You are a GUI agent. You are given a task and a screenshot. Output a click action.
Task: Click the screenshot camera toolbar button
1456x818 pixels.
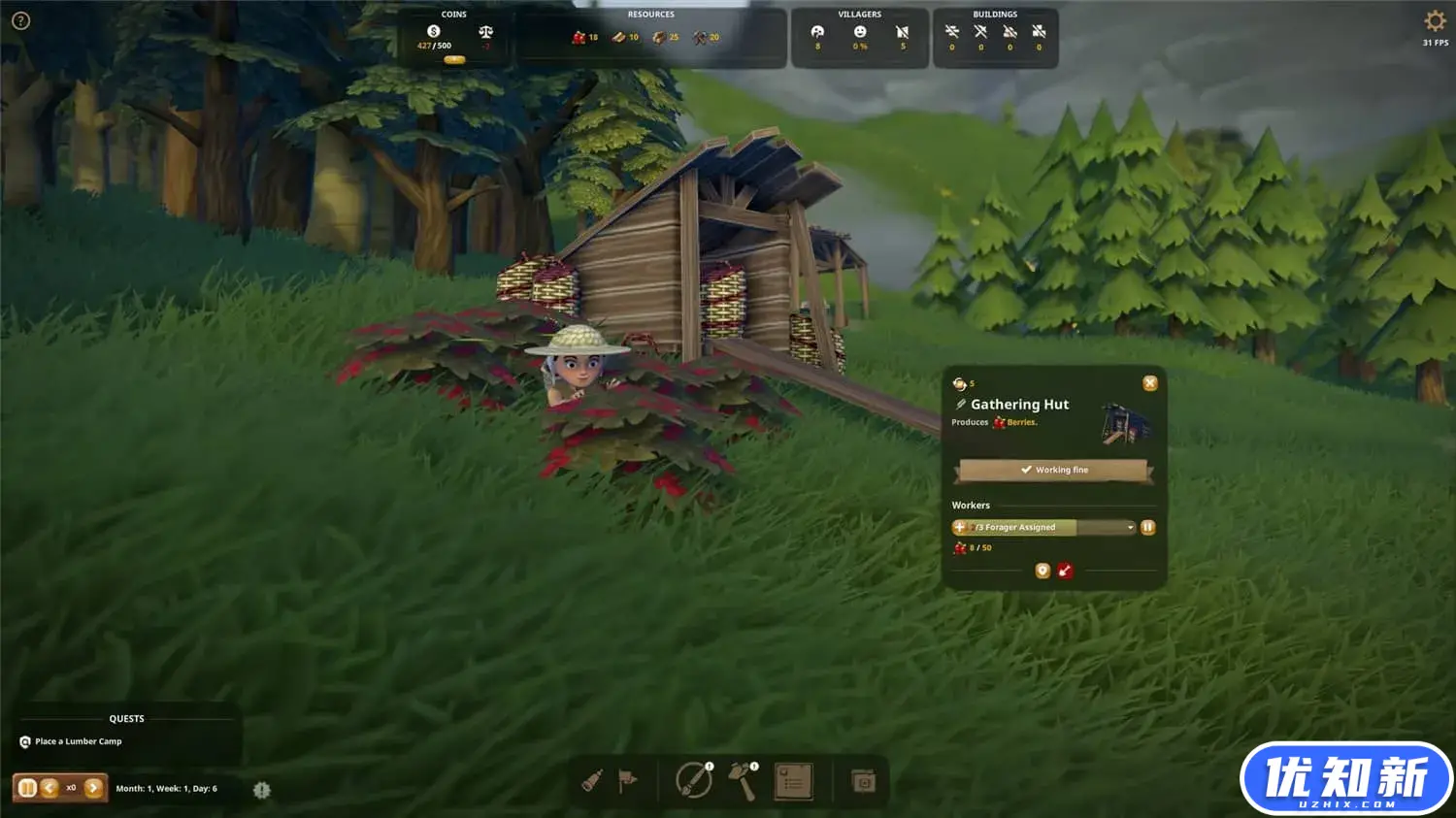[863, 781]
